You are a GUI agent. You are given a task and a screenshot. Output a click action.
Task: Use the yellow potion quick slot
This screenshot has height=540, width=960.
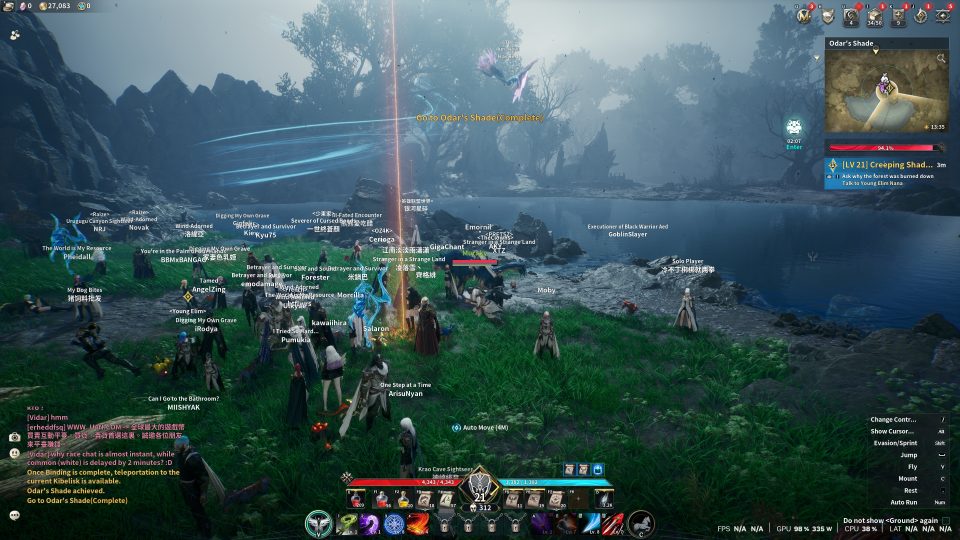[402, 498]
